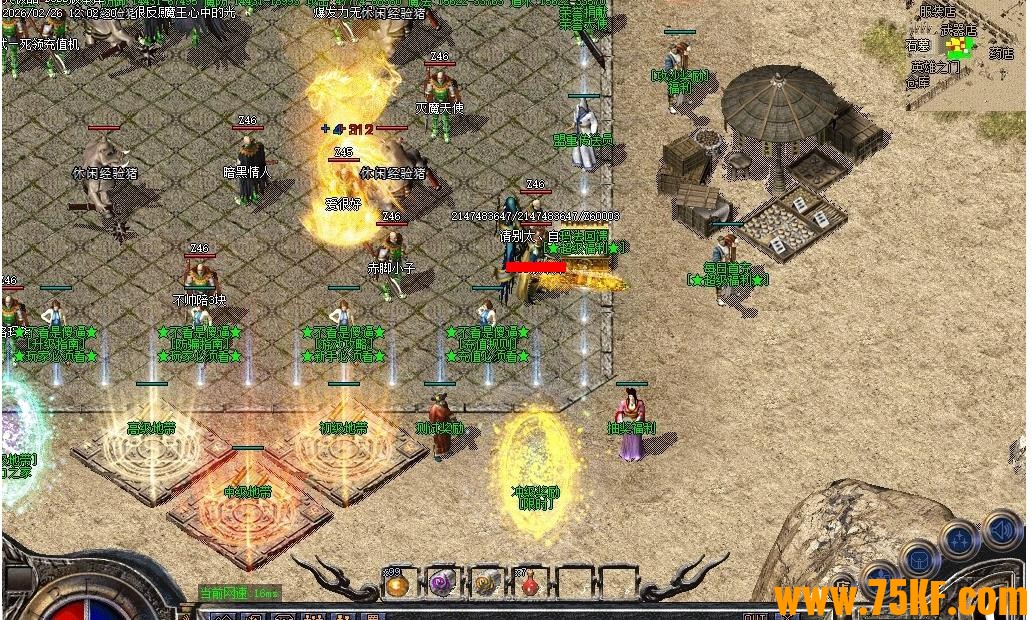Use the purple swirl scroll in the hotbar
1032x620 pixels.
(442, 585)
